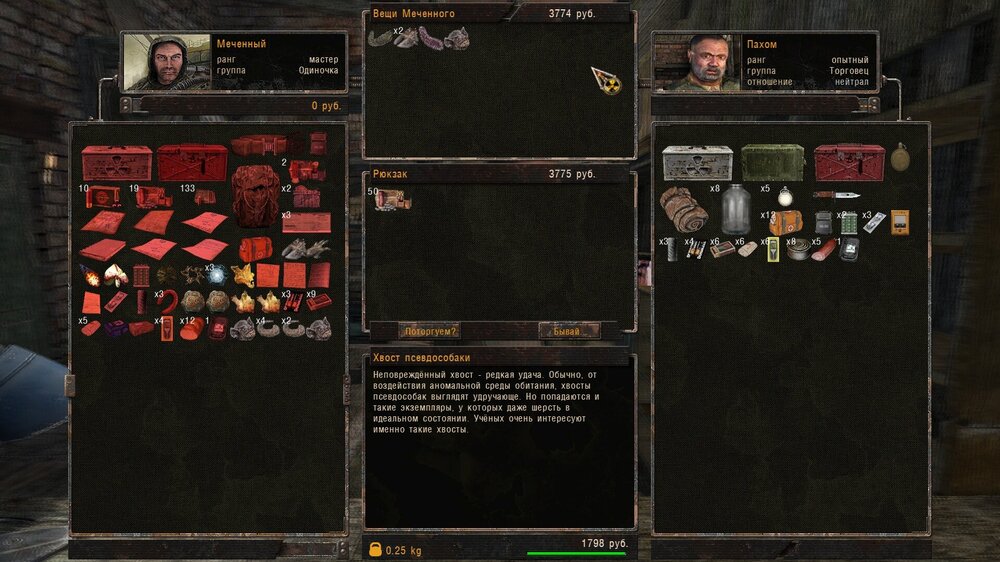The width and height of the screenshot is (1000, 562).
Task: Select the trader's sausage stick
Action: tap(822, 250)
